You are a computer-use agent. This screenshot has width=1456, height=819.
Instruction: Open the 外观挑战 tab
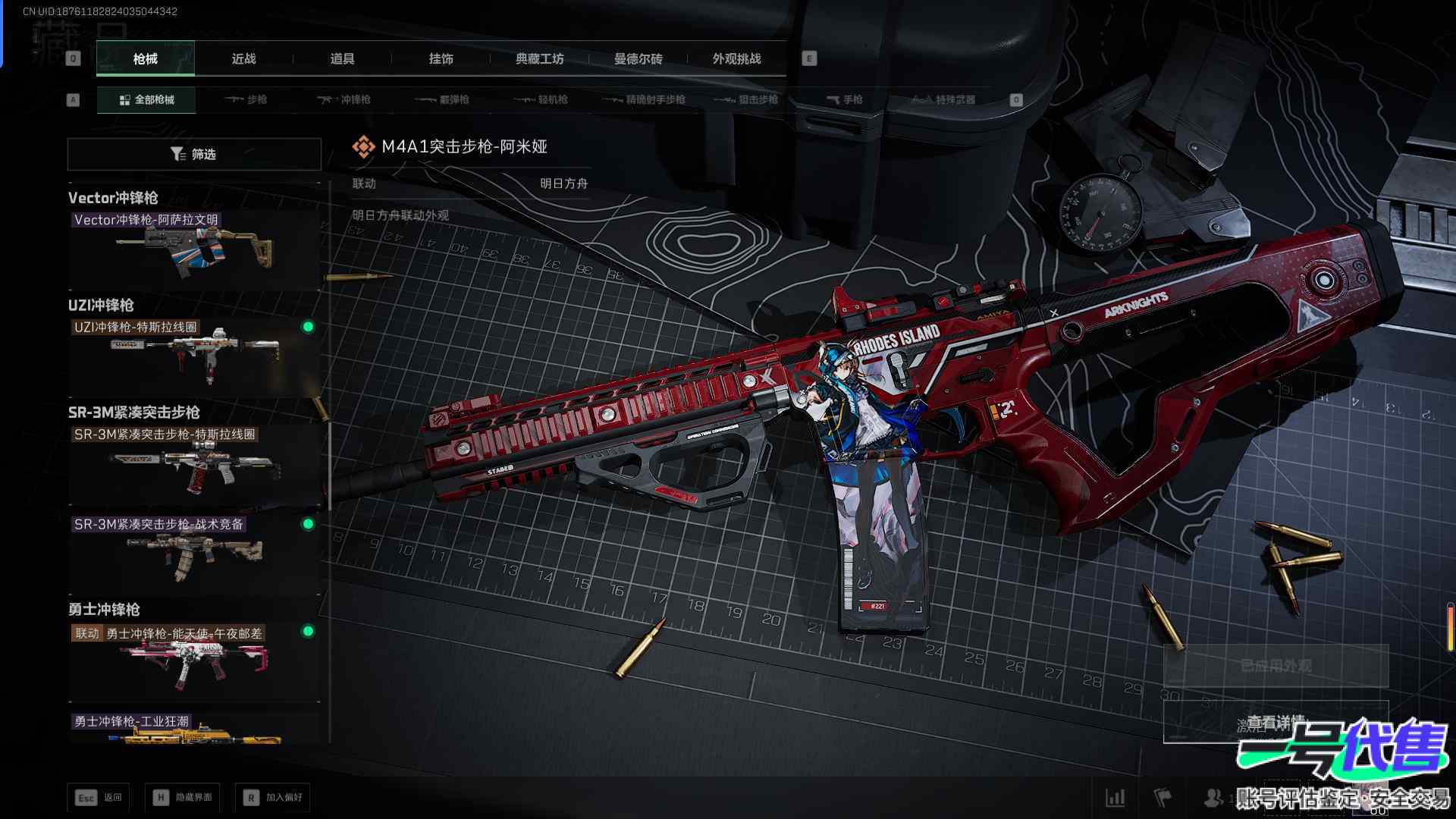(736, 59)
